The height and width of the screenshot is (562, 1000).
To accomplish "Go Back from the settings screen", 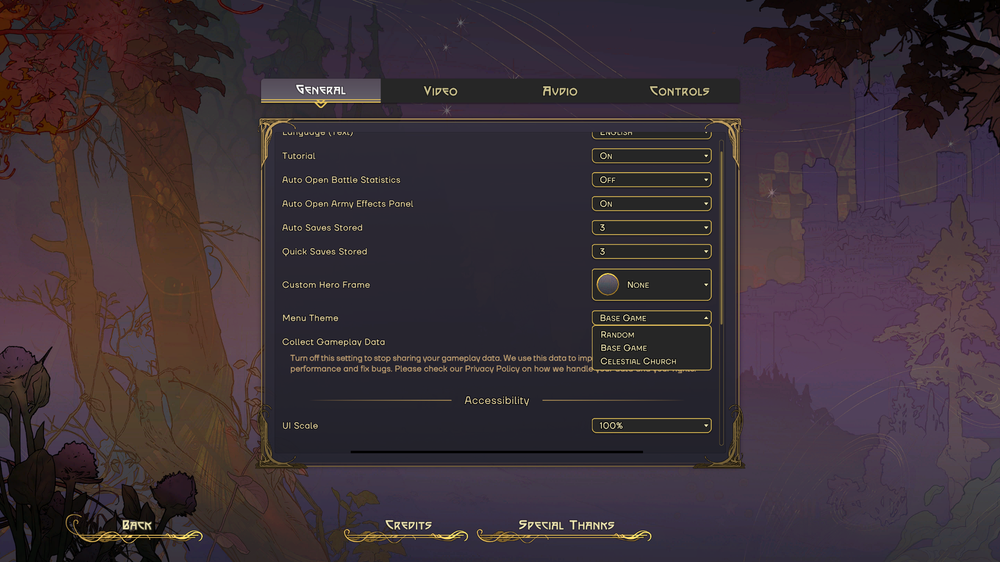I will point(136,526).
